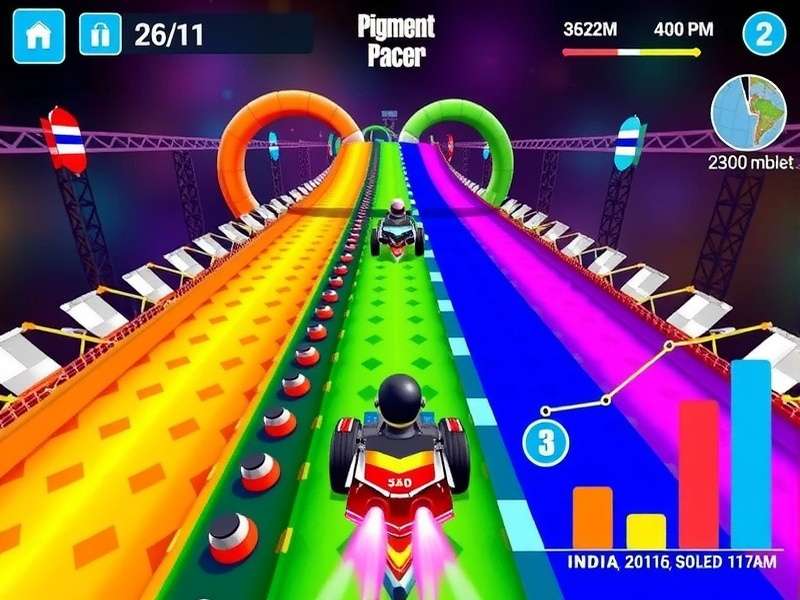800x600 pixels.
Task: Click the number 3 circle badge
Action: click(546, 443)
